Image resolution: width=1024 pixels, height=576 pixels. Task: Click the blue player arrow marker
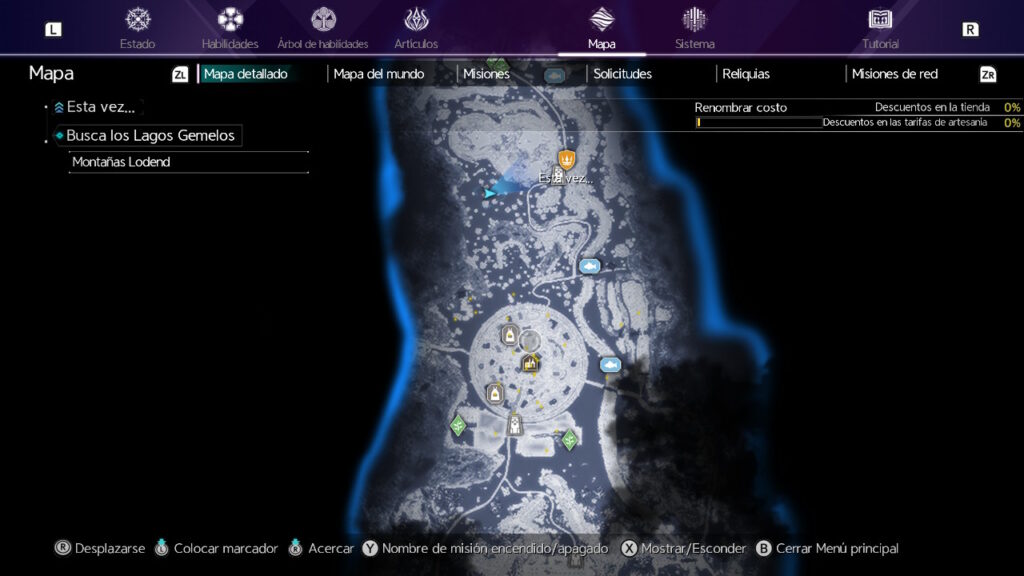[489, 193]
